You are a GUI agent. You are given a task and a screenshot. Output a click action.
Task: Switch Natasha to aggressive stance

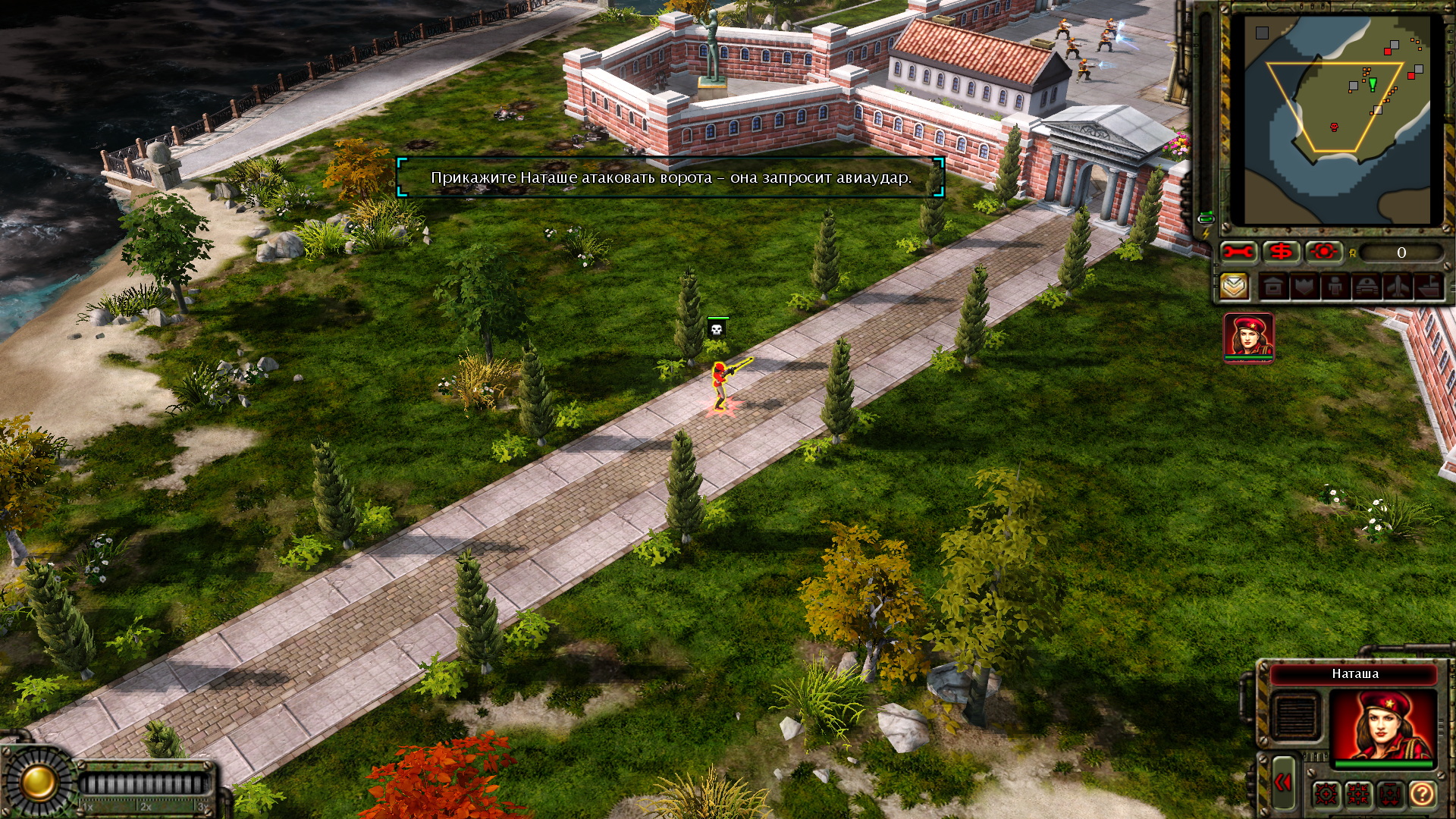pyautogui.click(x=1326, y=794)
